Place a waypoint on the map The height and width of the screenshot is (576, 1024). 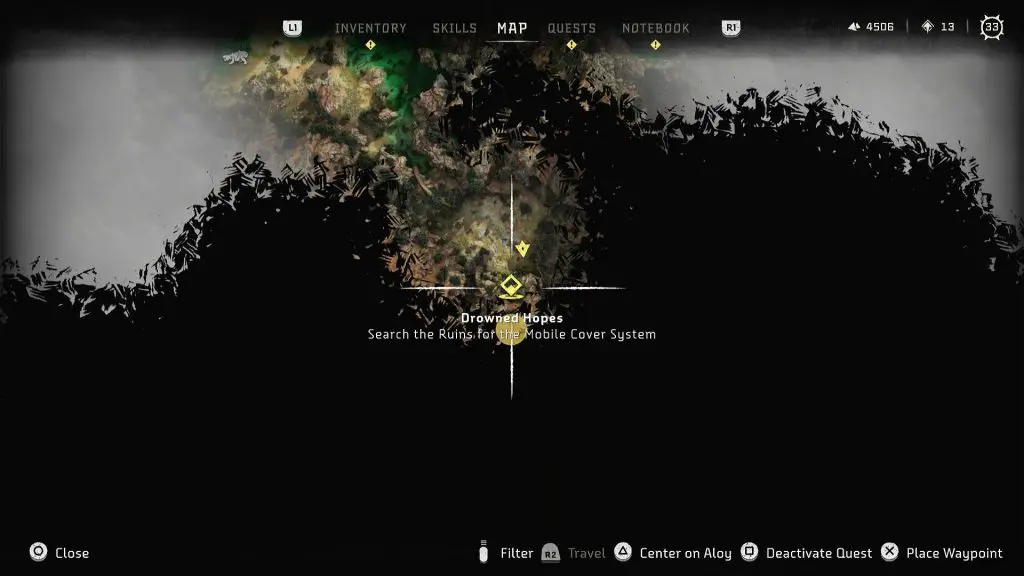click(x=942, y=553)
